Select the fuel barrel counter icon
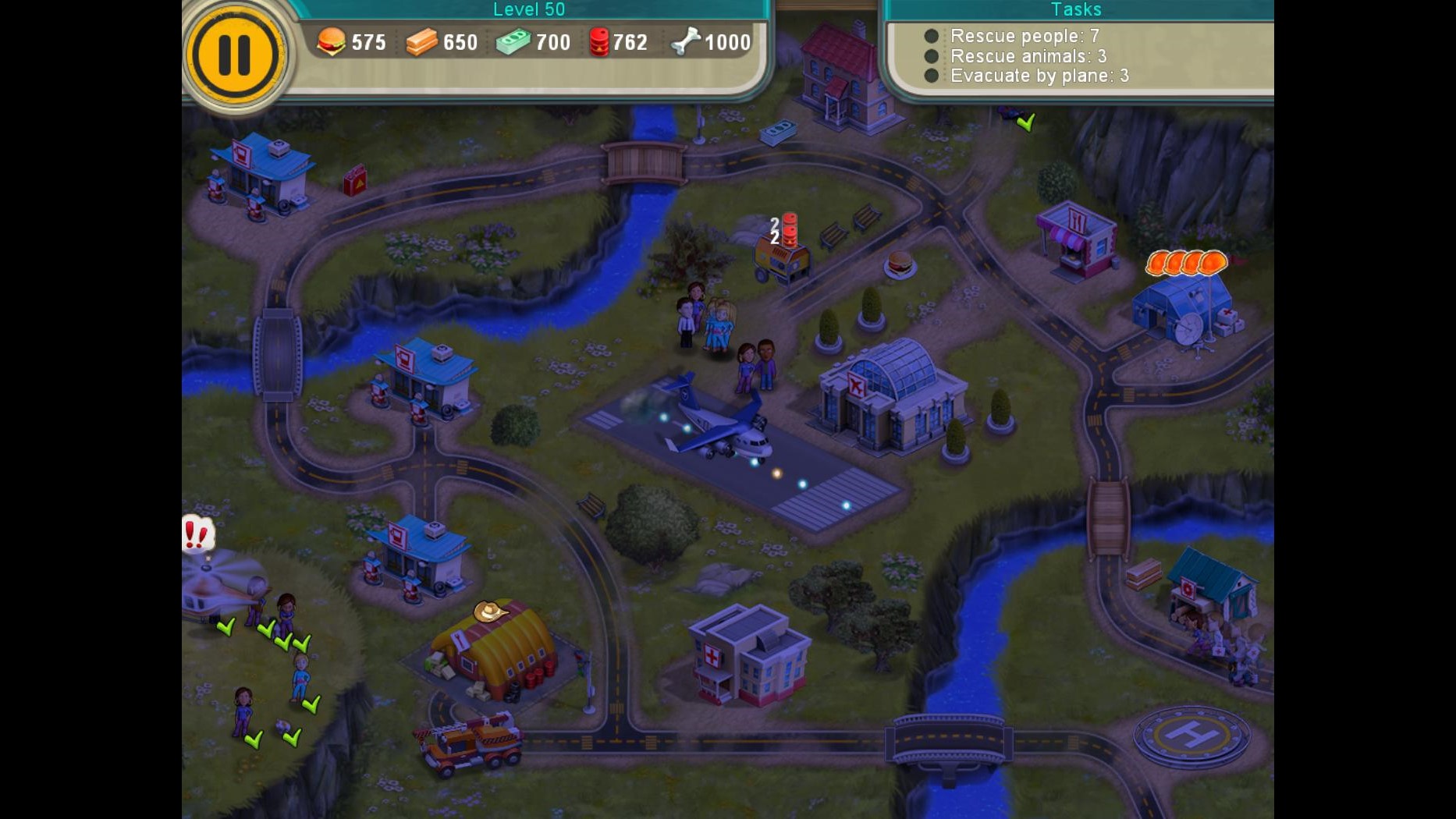The width and height of the screenshot is (1456, 819). (600, 42)
